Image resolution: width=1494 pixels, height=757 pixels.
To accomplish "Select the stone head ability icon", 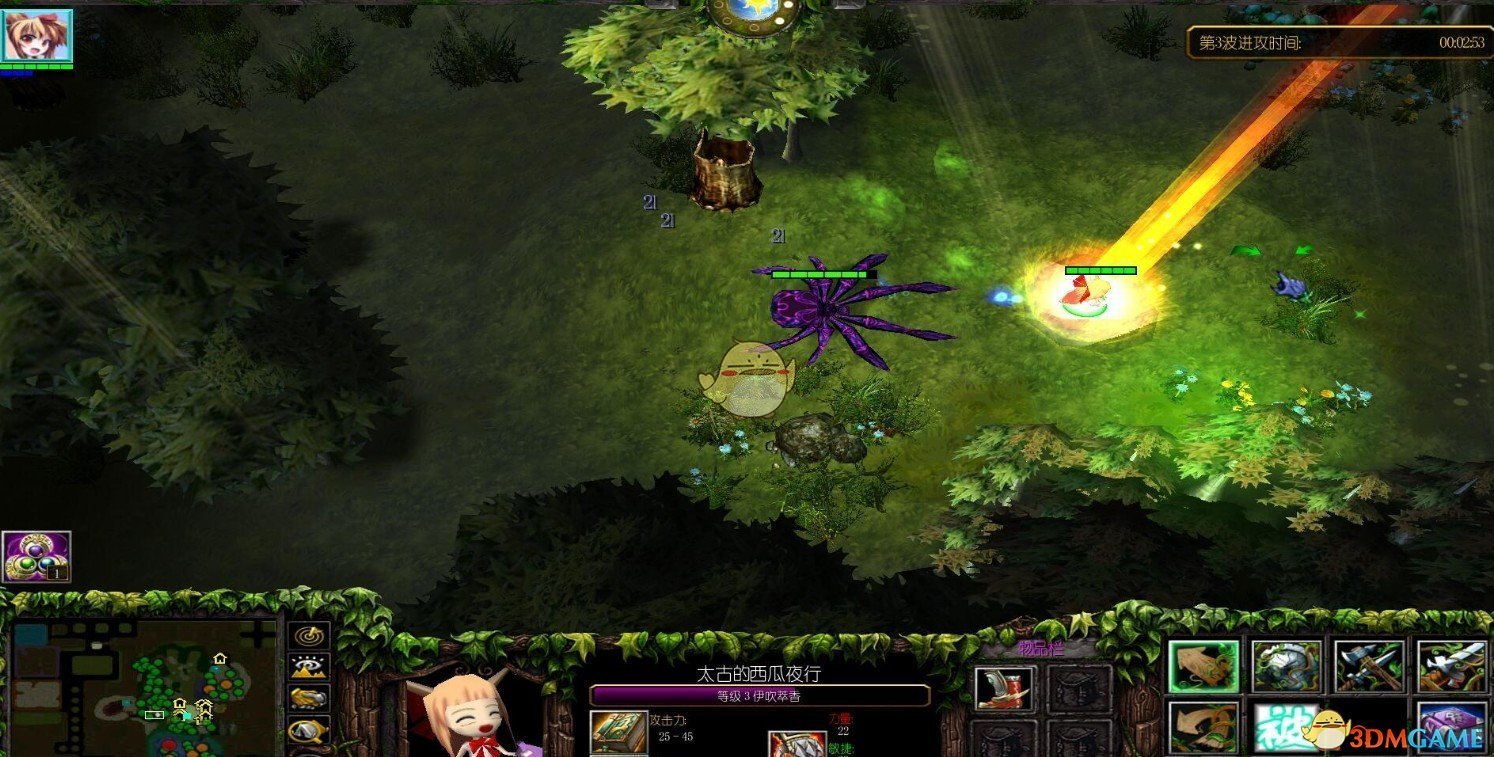I will coord(1287,666).
